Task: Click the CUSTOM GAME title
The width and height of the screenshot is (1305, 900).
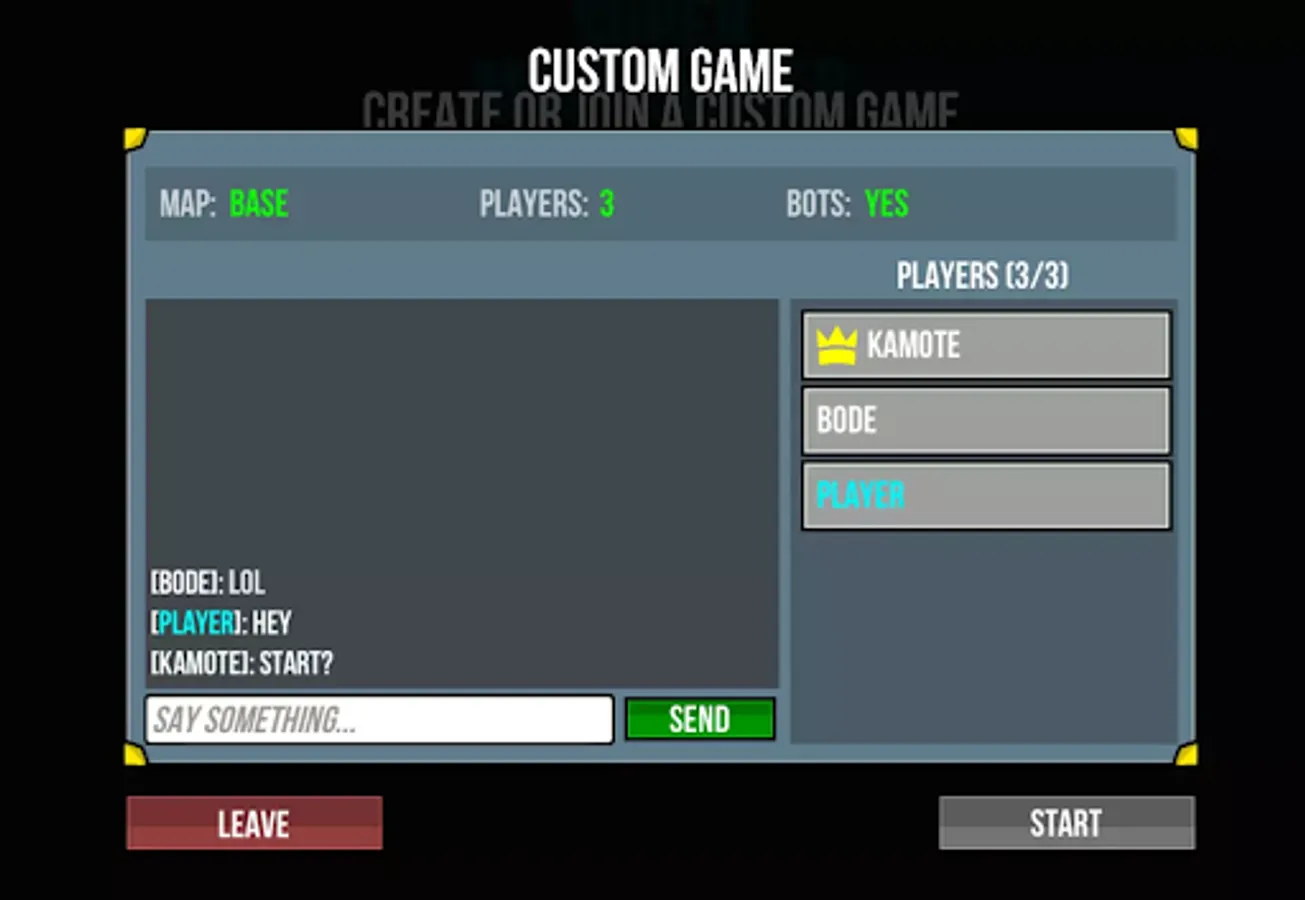Action: point(660,68)
